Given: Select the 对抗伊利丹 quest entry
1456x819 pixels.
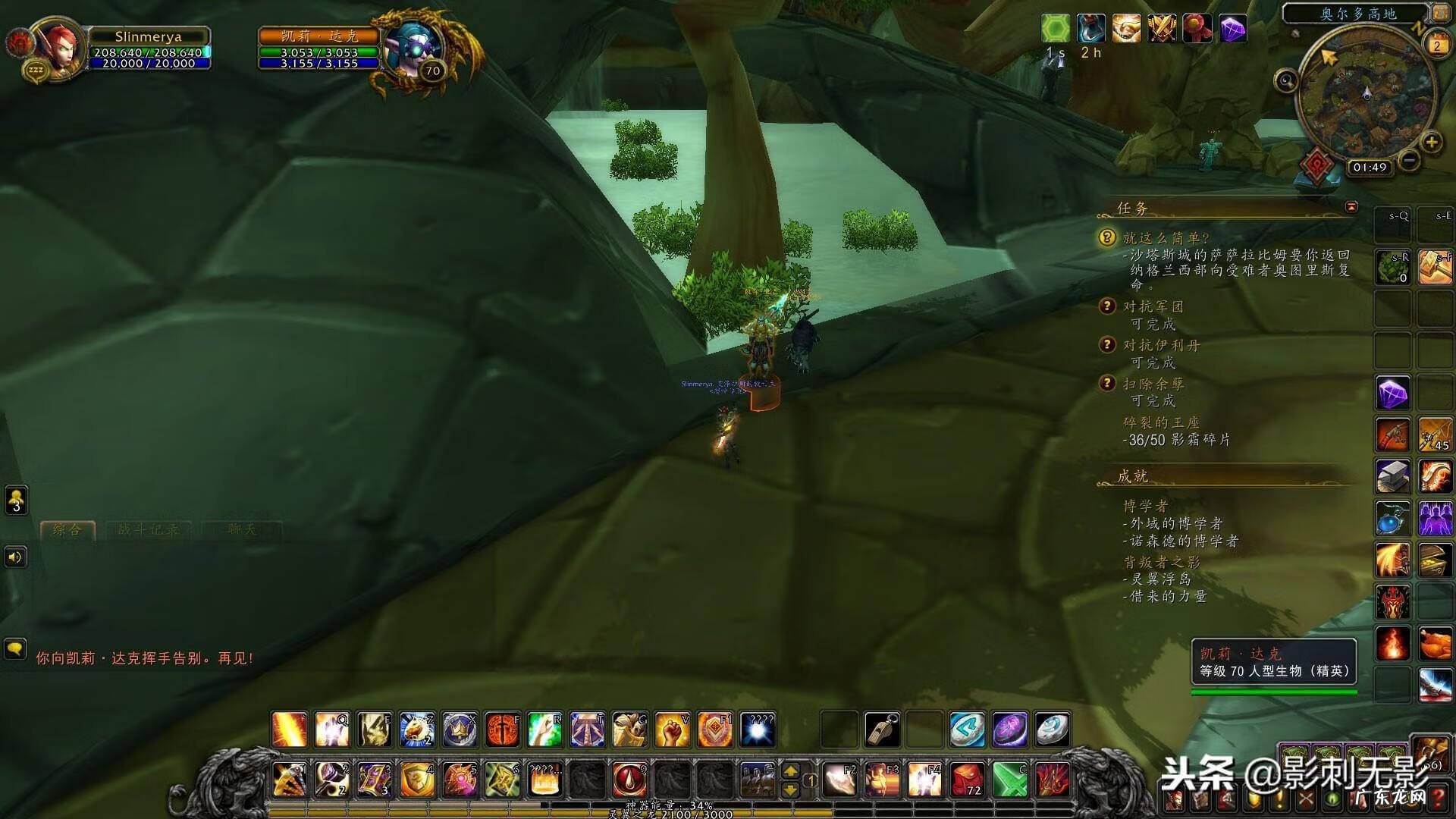Looking at the screenshot, I should coord(1161,345).
